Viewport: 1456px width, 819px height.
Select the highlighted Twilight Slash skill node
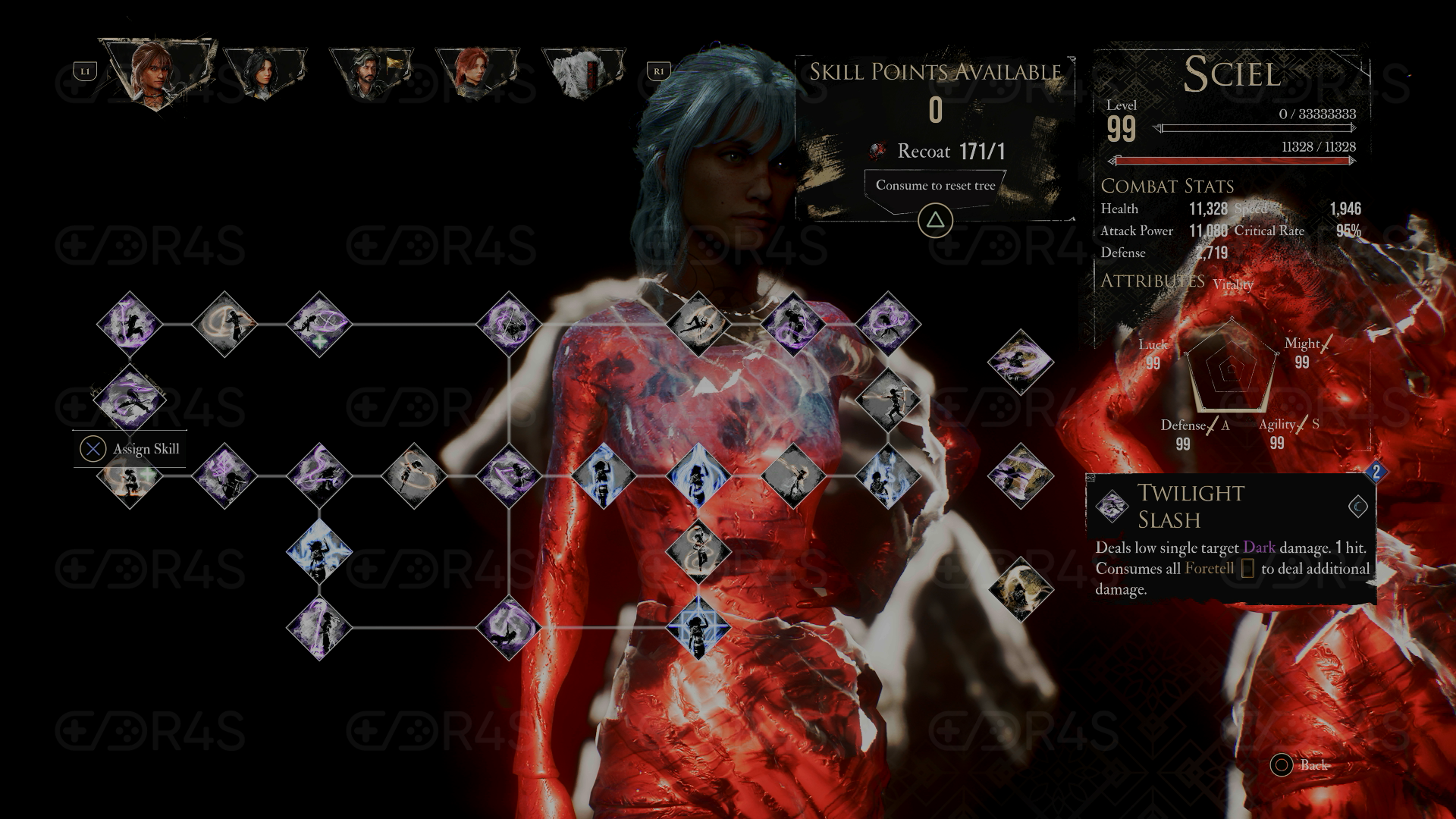coord(130,399)
